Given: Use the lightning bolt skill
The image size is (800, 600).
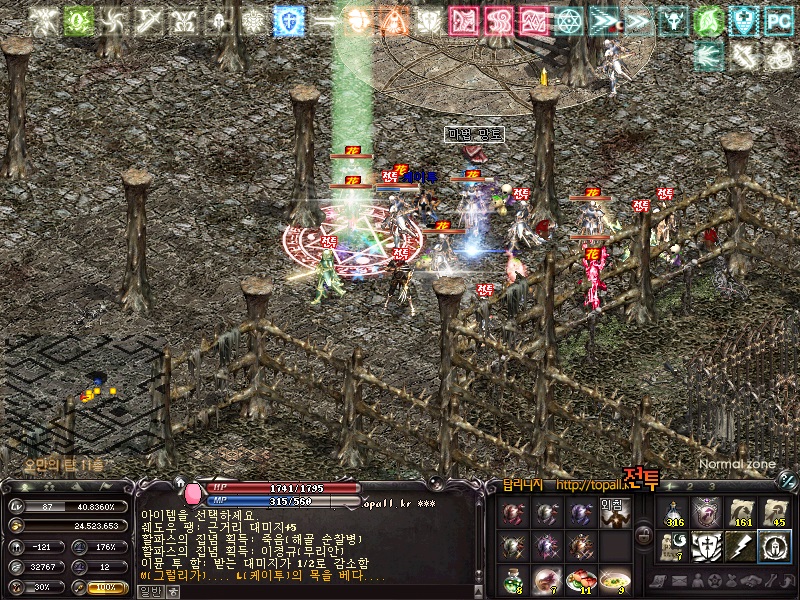Looking at the screenshot, I should pos(741,546).
